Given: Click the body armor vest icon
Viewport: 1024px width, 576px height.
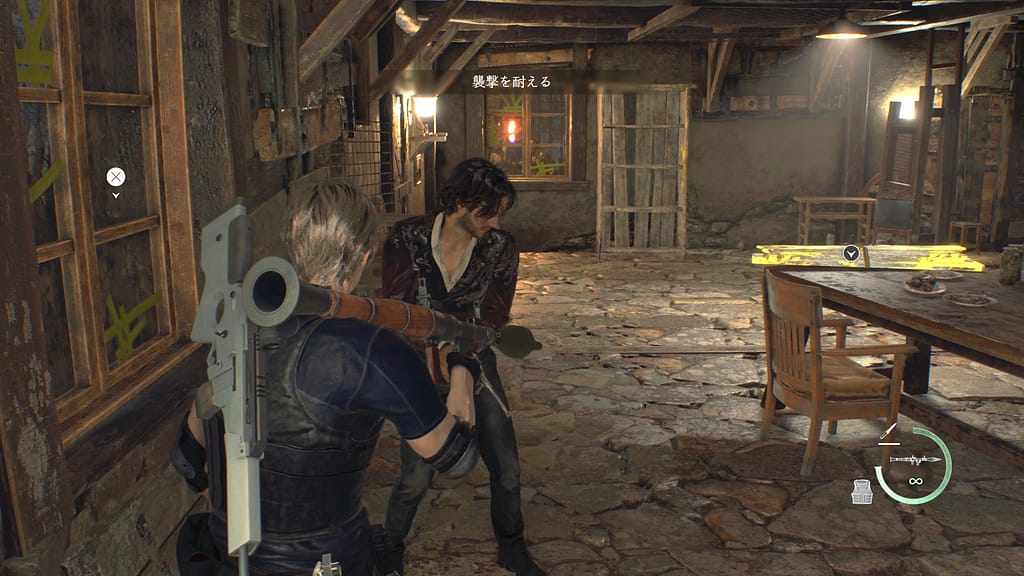Looking at the screenshot, I should [861, 491].
